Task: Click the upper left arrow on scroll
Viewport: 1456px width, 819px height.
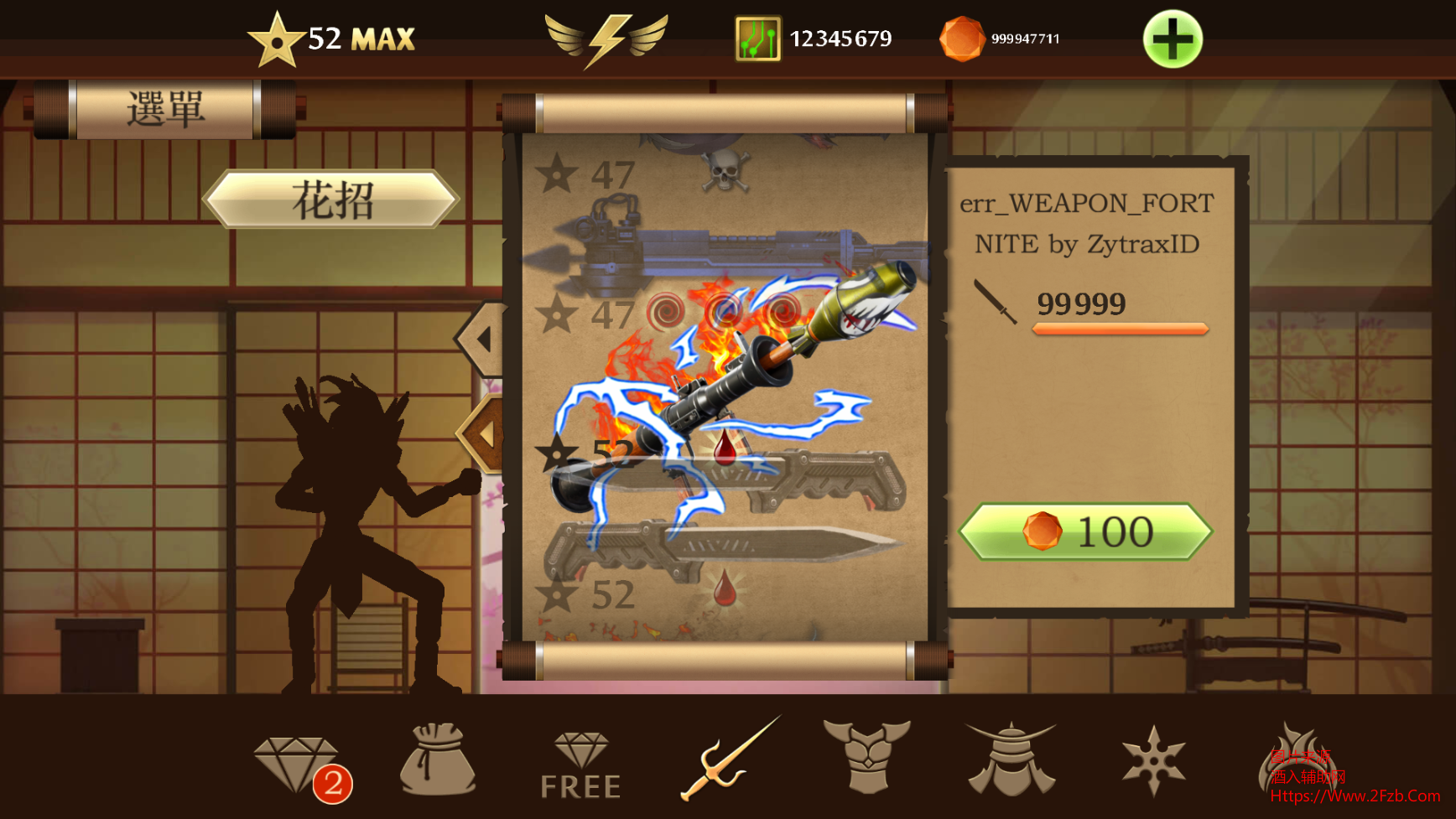Action: click(x=481, y=339)
